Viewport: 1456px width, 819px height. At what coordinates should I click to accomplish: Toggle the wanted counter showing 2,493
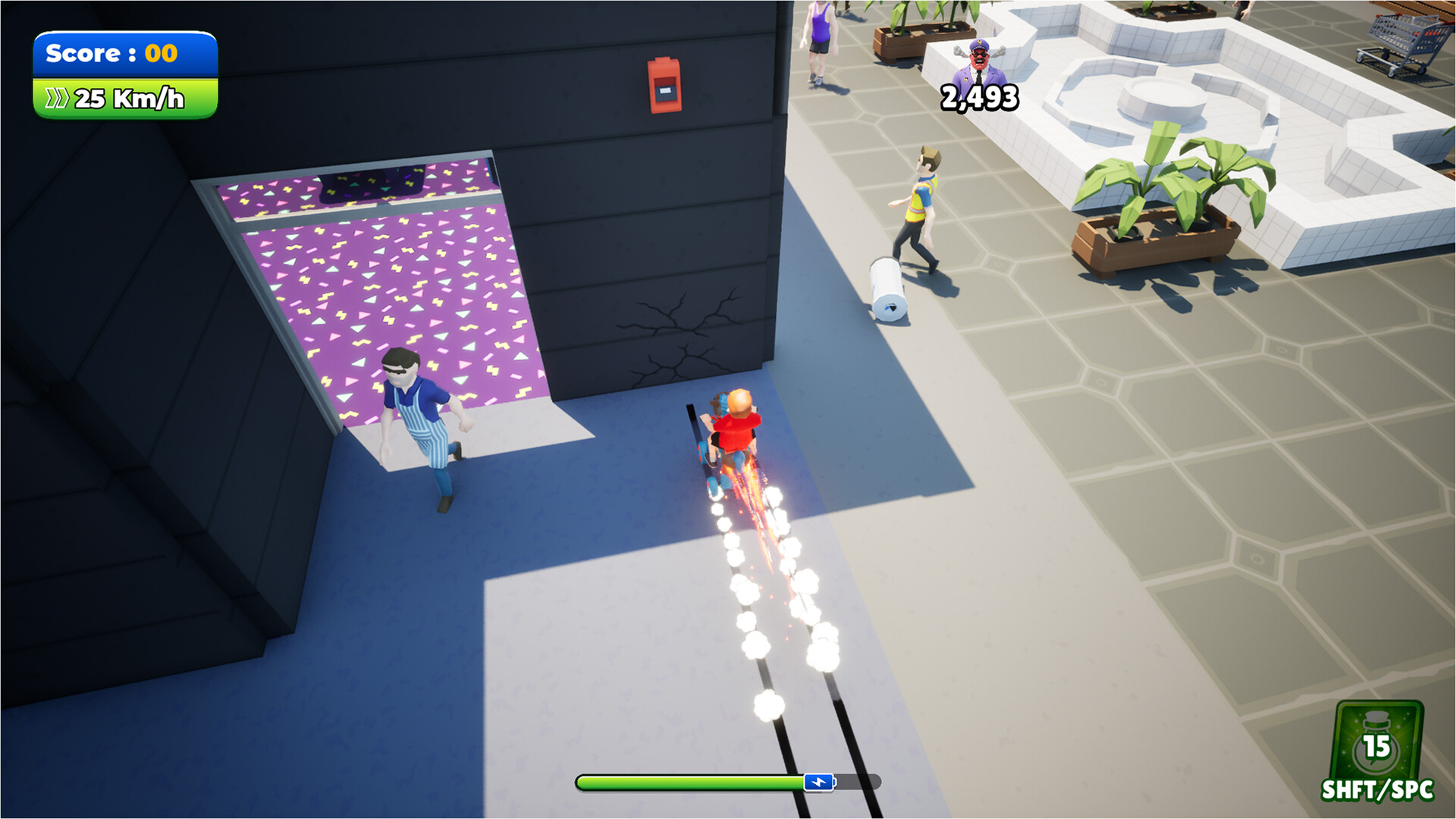(x=979, y=97)
